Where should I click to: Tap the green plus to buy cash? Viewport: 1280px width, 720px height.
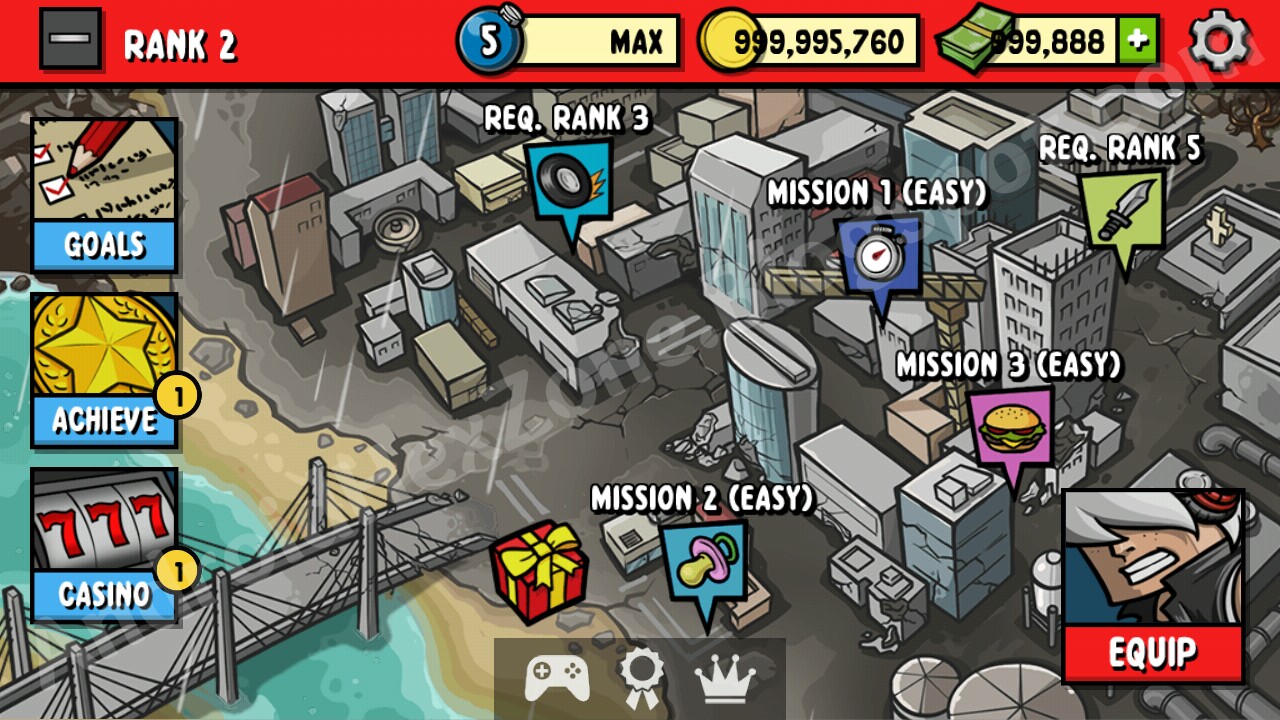(x=1140, y=41)
